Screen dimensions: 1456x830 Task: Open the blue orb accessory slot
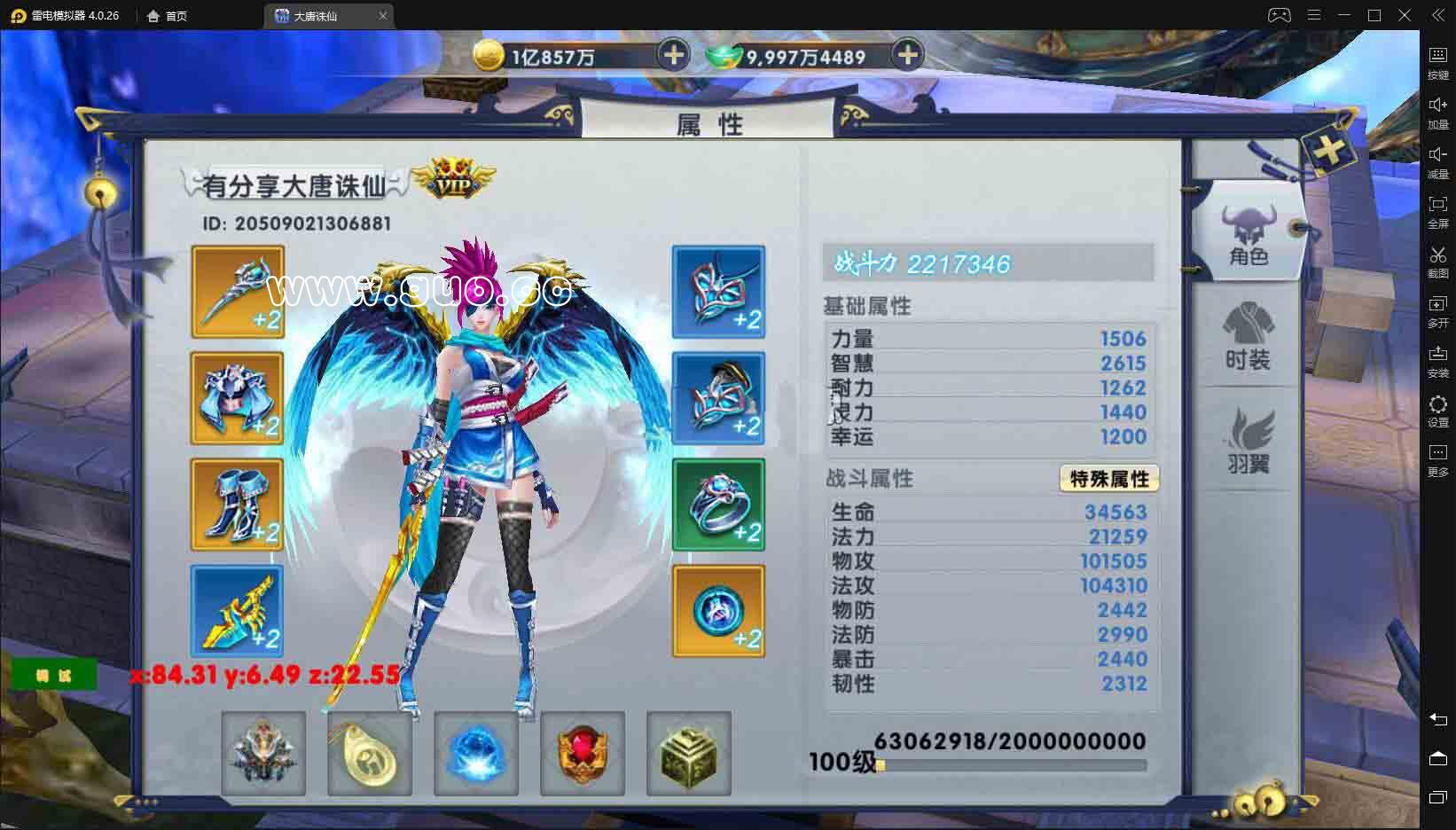pyautogui.click(x=717, y=610)
